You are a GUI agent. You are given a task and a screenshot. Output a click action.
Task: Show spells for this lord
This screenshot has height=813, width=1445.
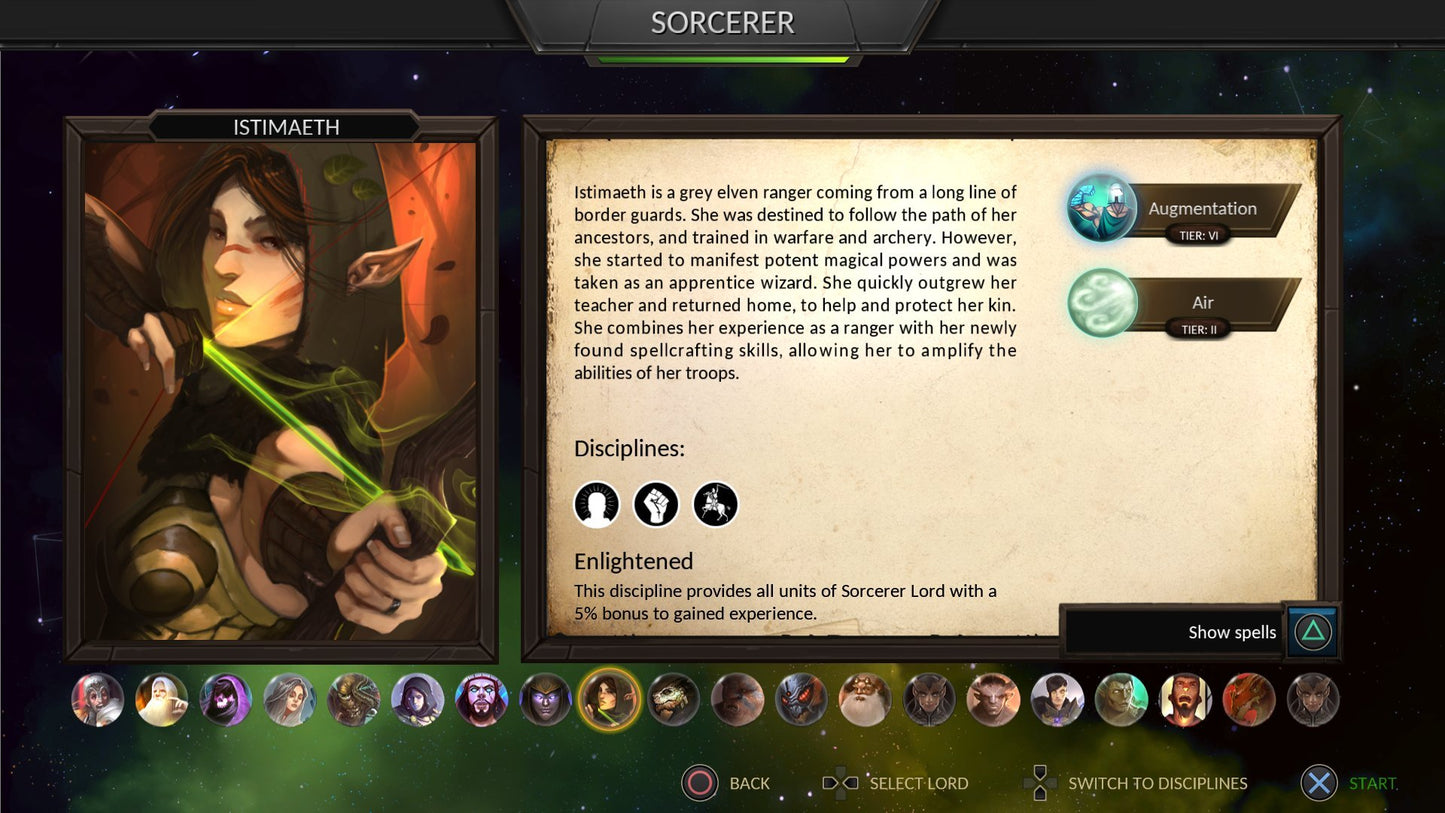(x=1313, y=632)
